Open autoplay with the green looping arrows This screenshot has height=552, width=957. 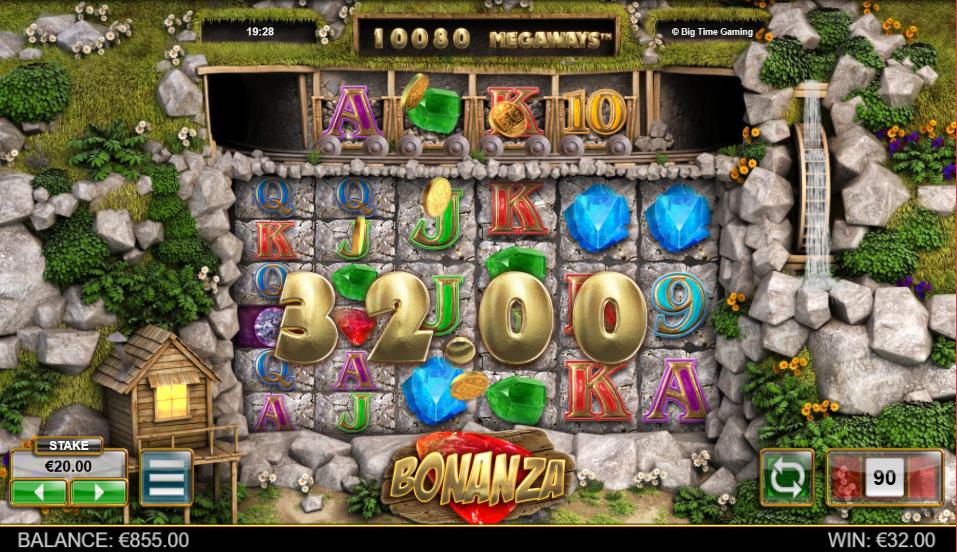(x=786, y=477)
